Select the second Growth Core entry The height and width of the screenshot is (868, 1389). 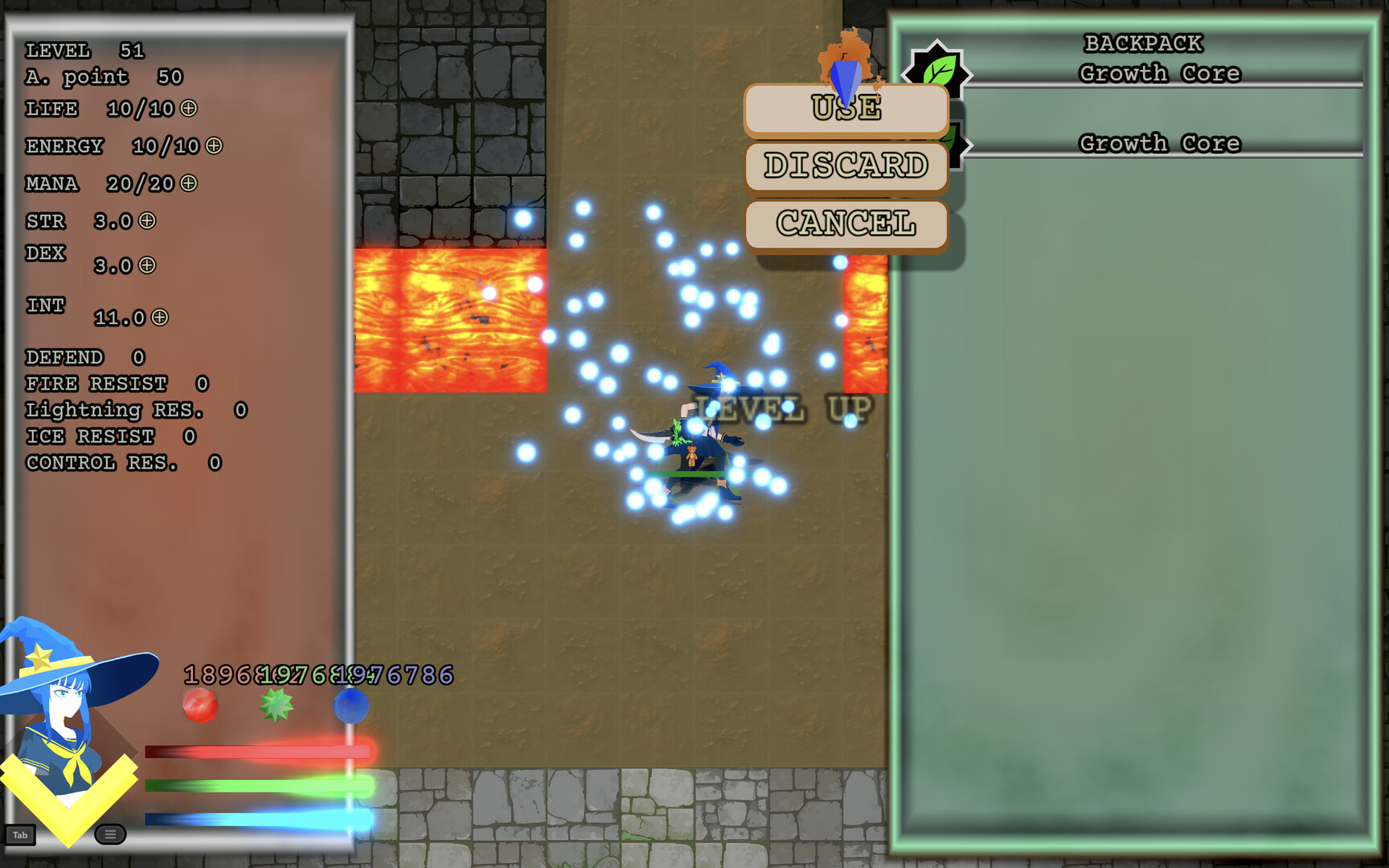point(1160,142)
